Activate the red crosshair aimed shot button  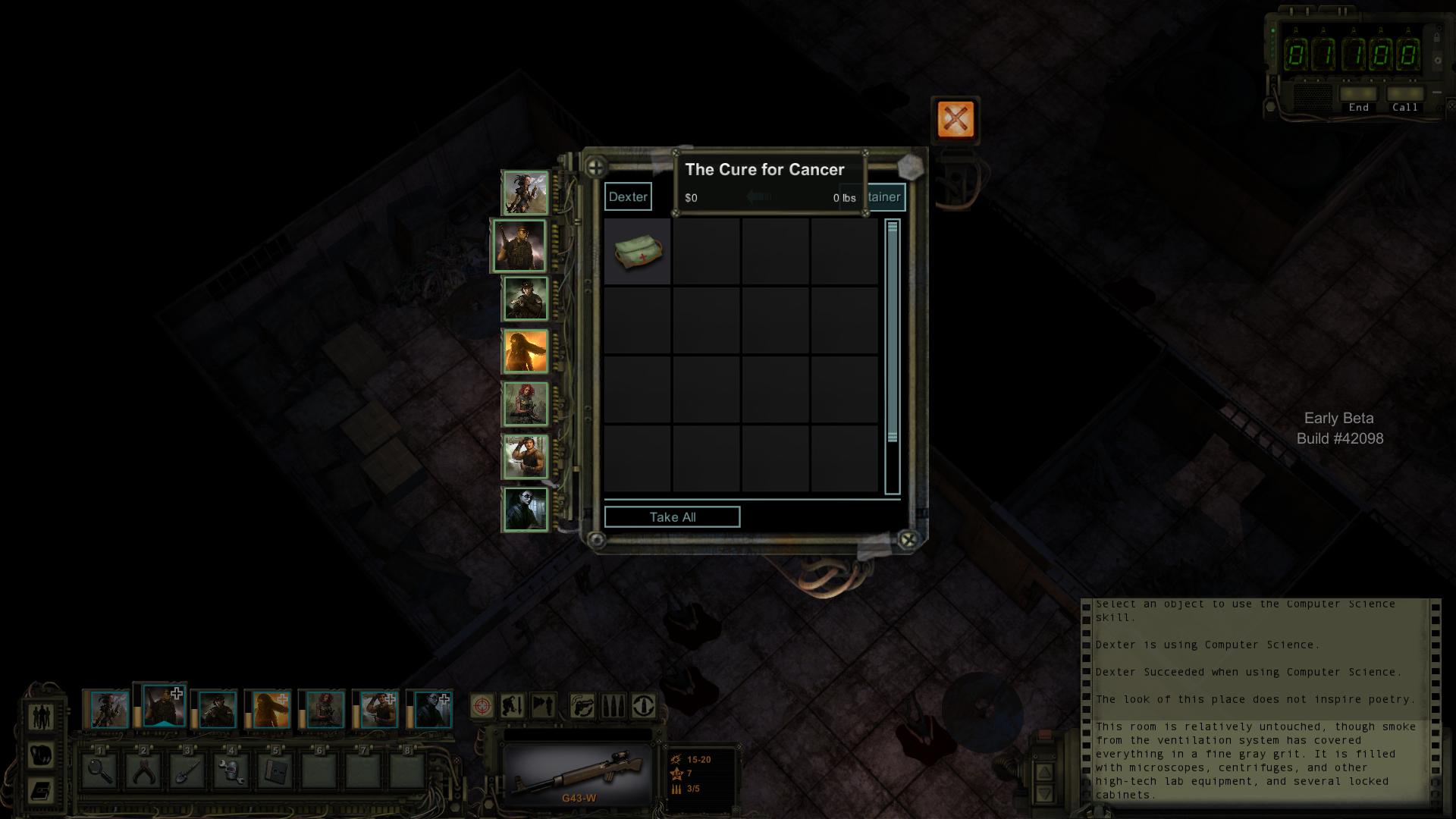(x=482, y=706)
